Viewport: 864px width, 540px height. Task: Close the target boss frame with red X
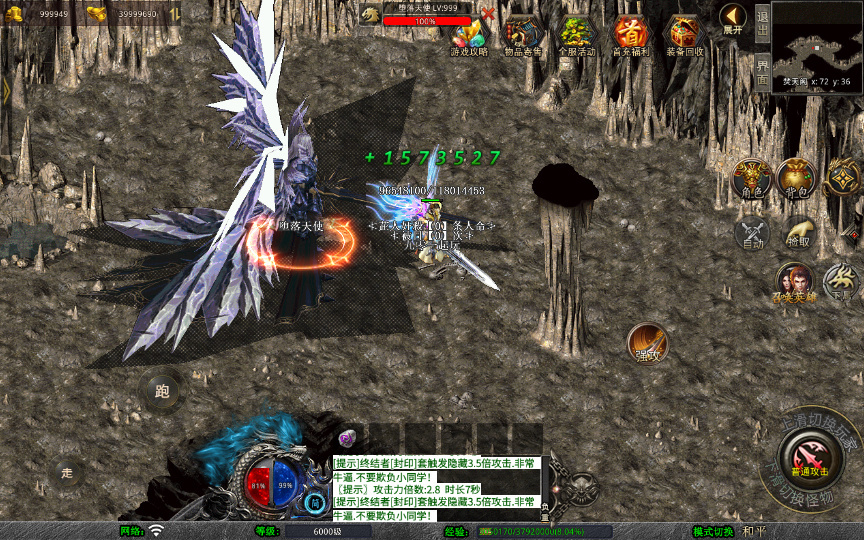click(x=488, y=14)
